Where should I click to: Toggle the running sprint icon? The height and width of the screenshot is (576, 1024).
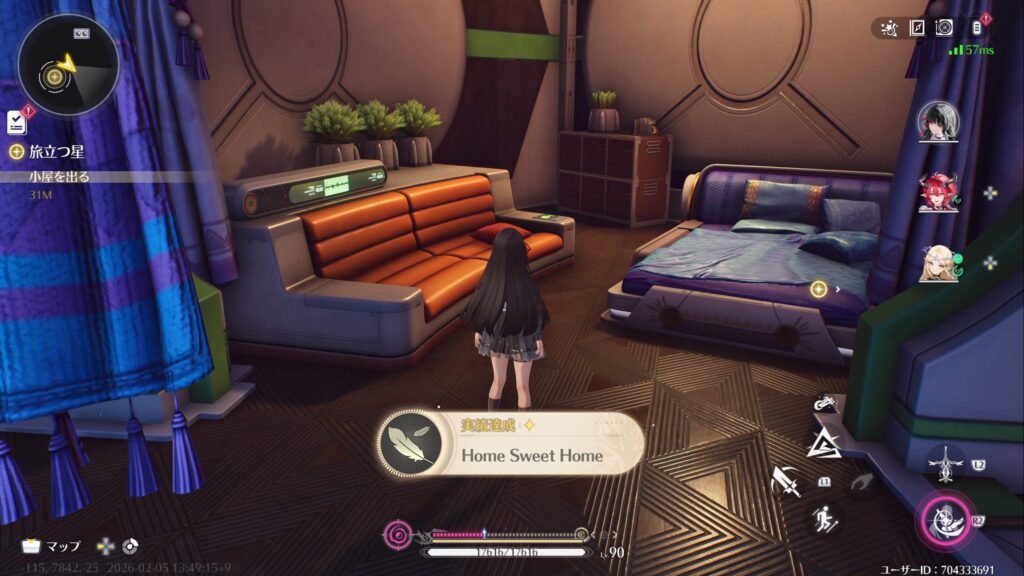pos(825,518)
